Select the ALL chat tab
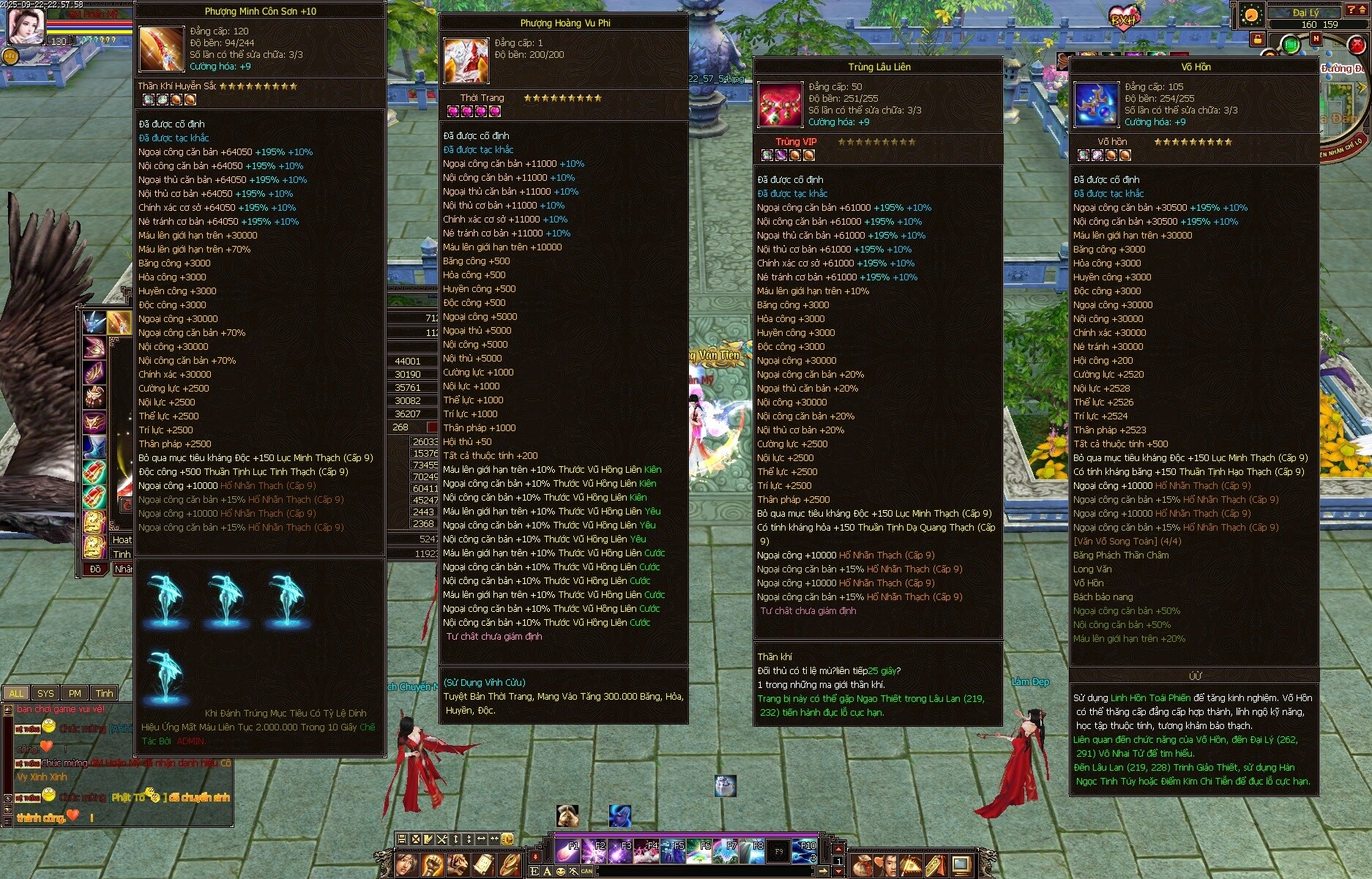This screenshot has width=1372, height=879. [x=16, y=693]
